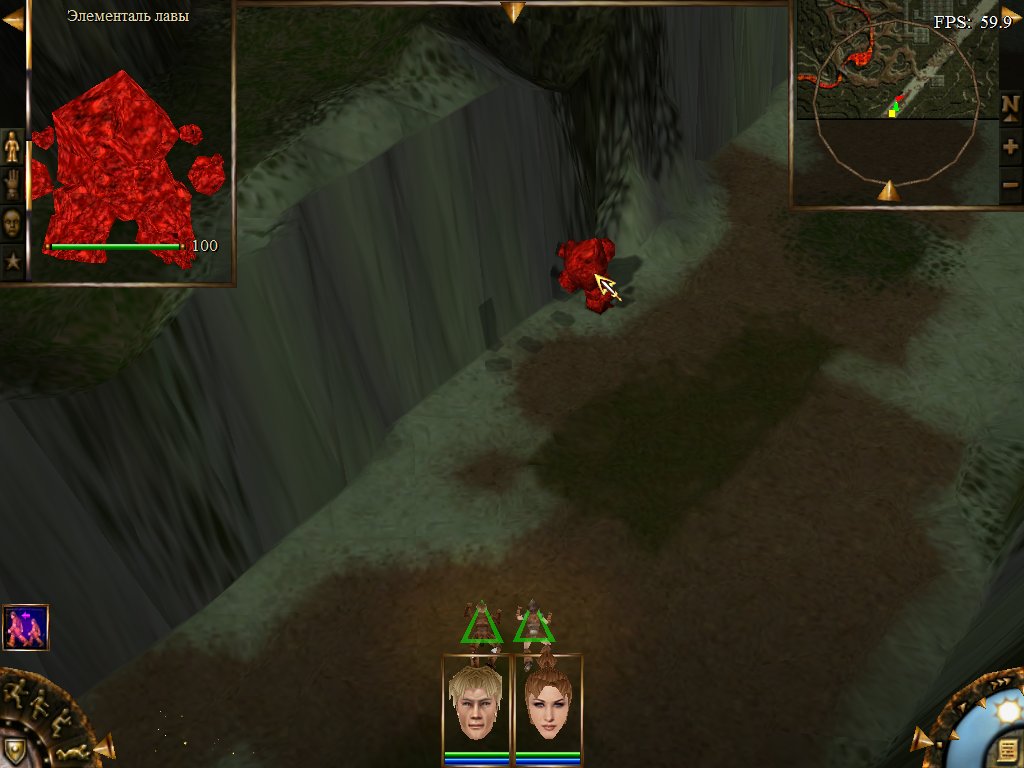Select the blond male hero portrait

coord(477,702)
